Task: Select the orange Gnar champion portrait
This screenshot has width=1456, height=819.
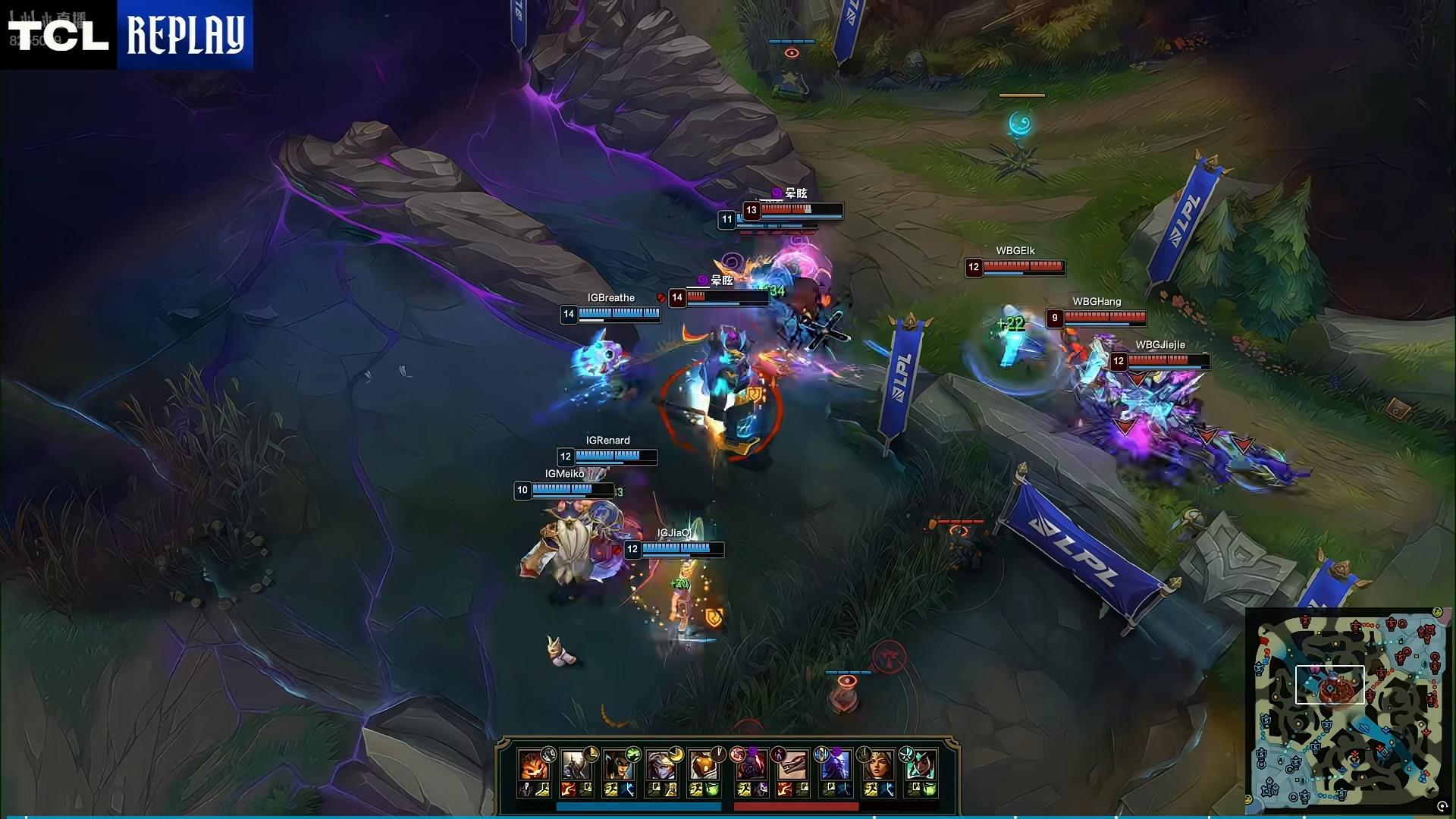Action: pos(534,766)
